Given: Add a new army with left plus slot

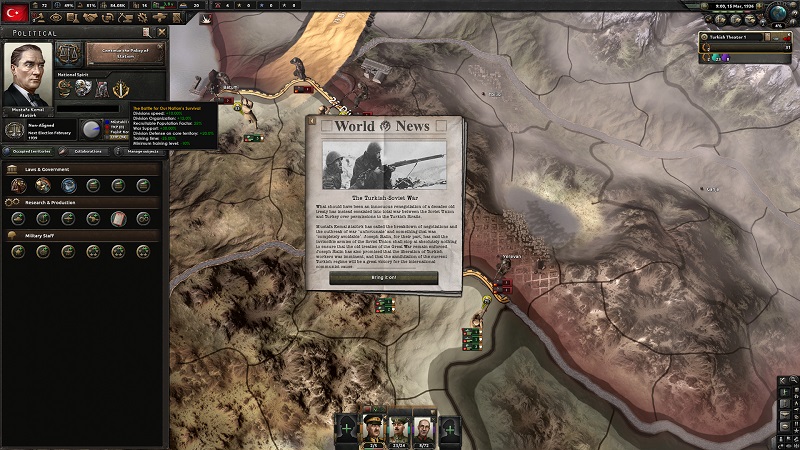Looking at the screenshot, I should (x=347, y=428).
